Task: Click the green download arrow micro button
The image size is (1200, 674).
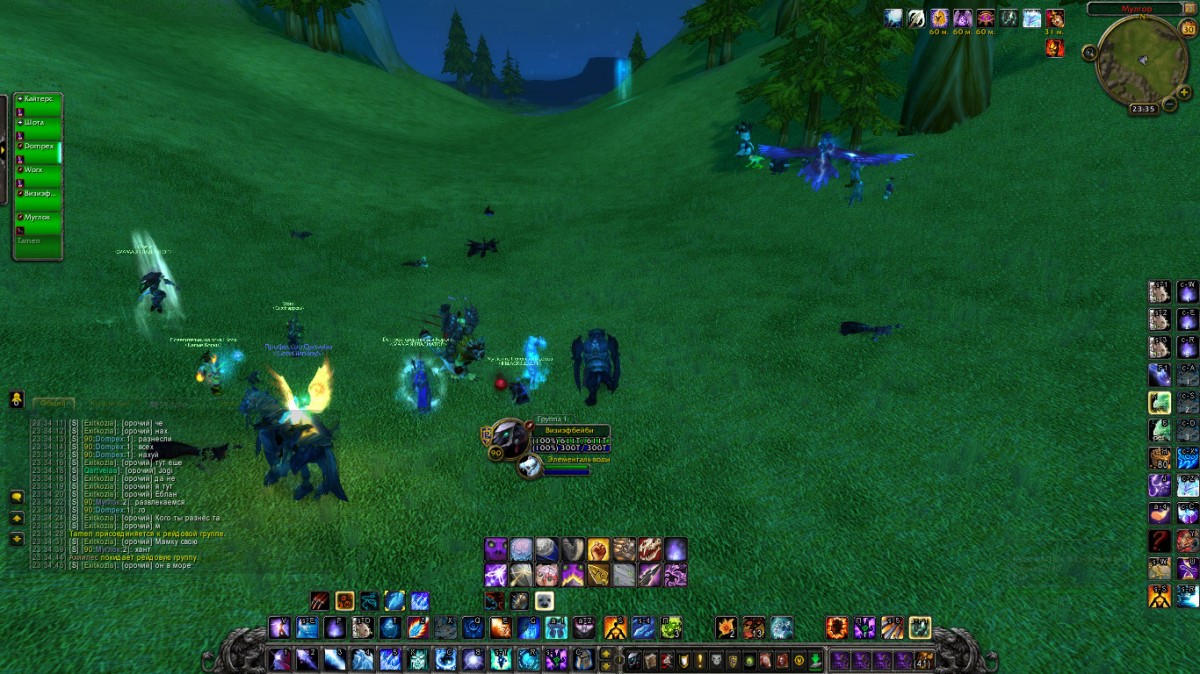Action: coord(816,661)
